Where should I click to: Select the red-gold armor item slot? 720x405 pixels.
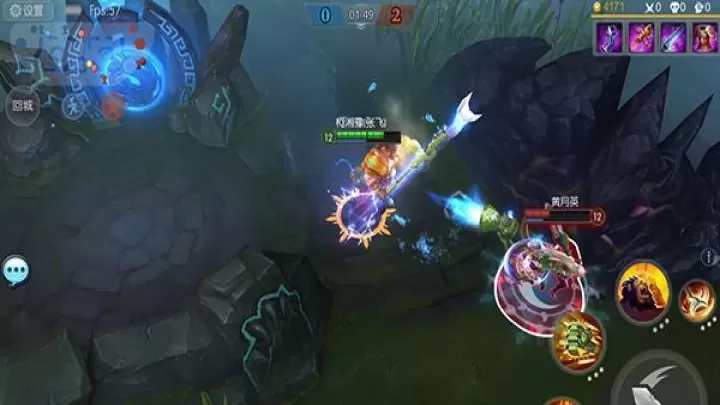pyautogui.click(x=703, y=38)
